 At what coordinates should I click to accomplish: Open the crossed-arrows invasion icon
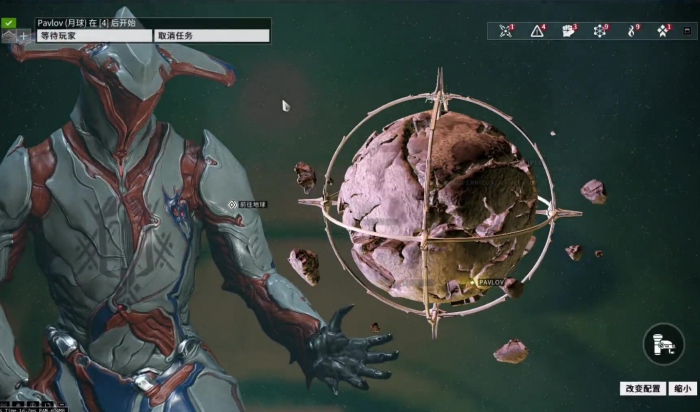click(506, 31)
